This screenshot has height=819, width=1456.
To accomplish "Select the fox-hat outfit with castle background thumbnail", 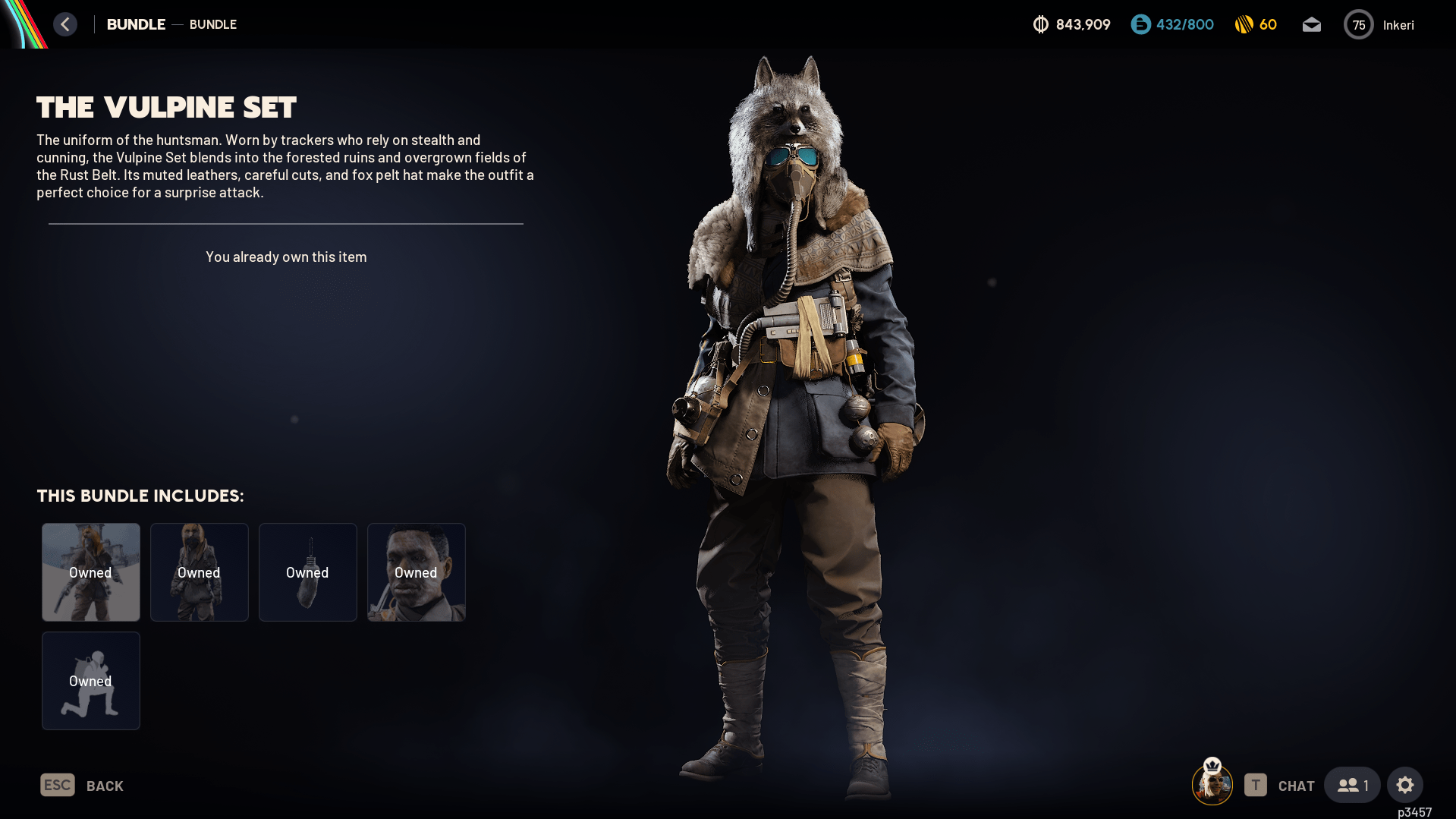I will click(91, 572).
